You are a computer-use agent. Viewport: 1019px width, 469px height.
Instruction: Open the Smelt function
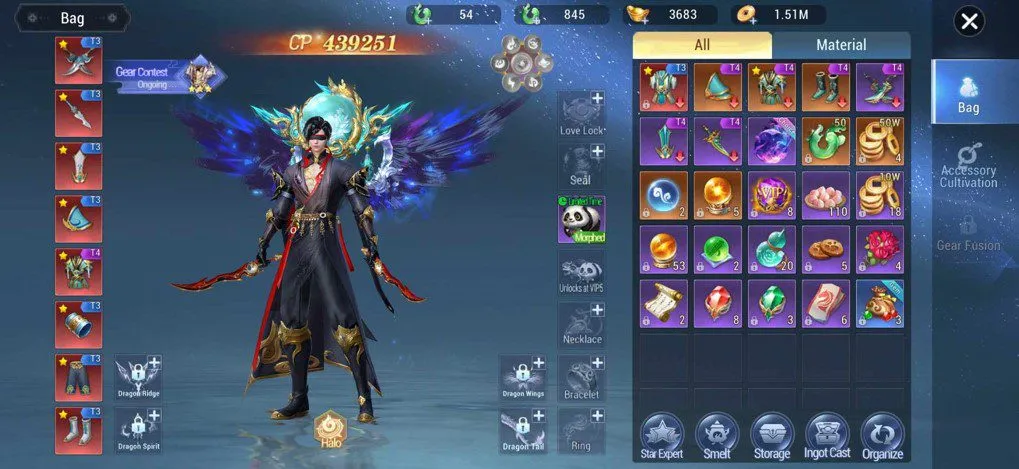[x=716, y=435]
